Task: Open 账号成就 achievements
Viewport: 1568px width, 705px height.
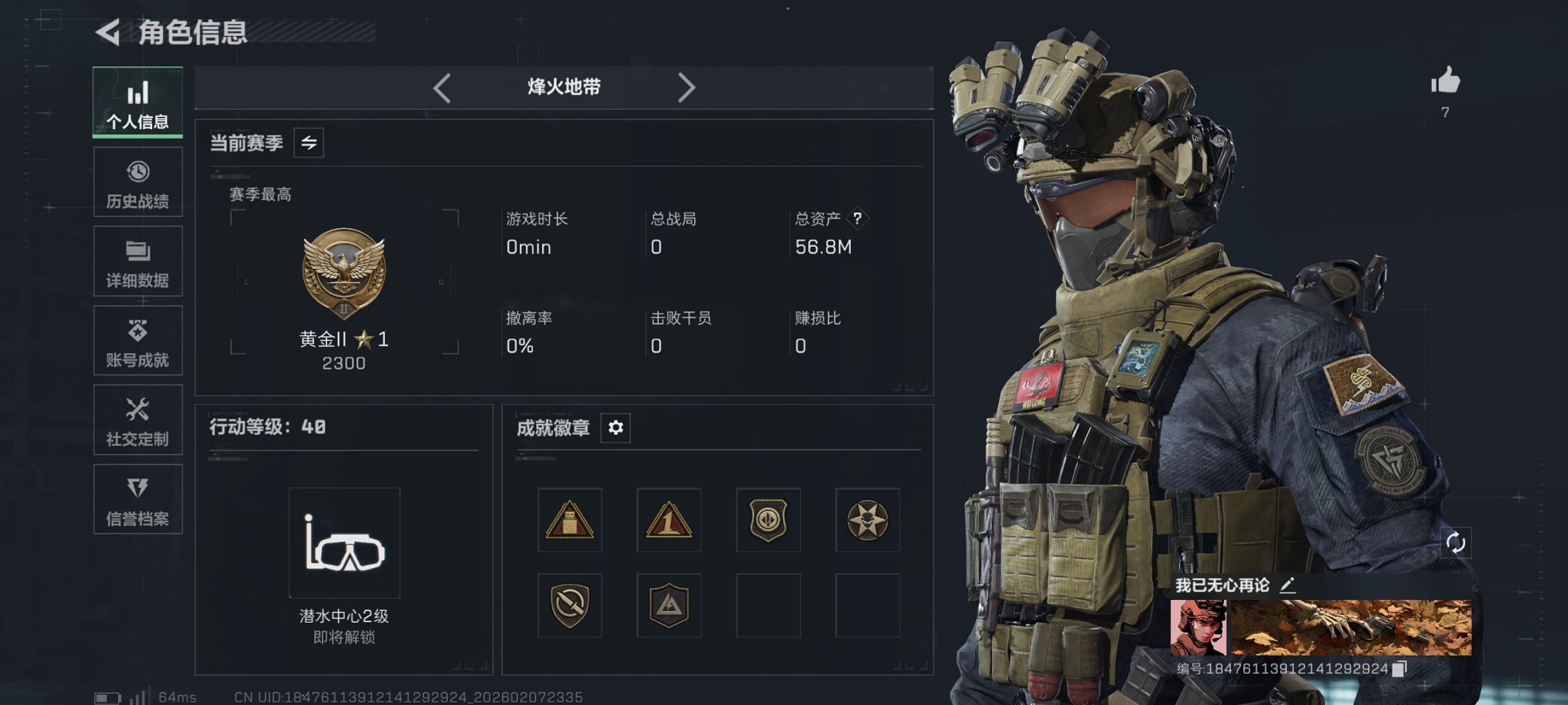Action: (x=137, y=341)
